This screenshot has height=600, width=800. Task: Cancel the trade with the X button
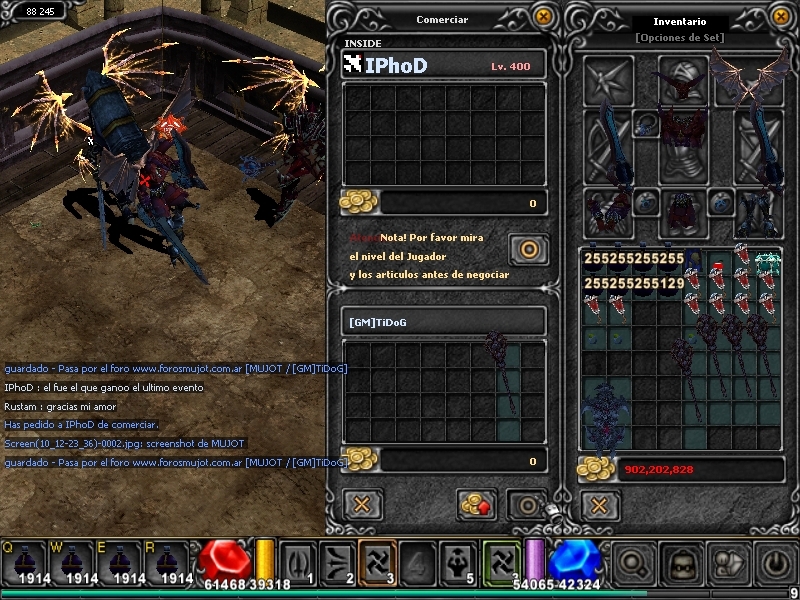pyautogui.click(x=362, y=503)
